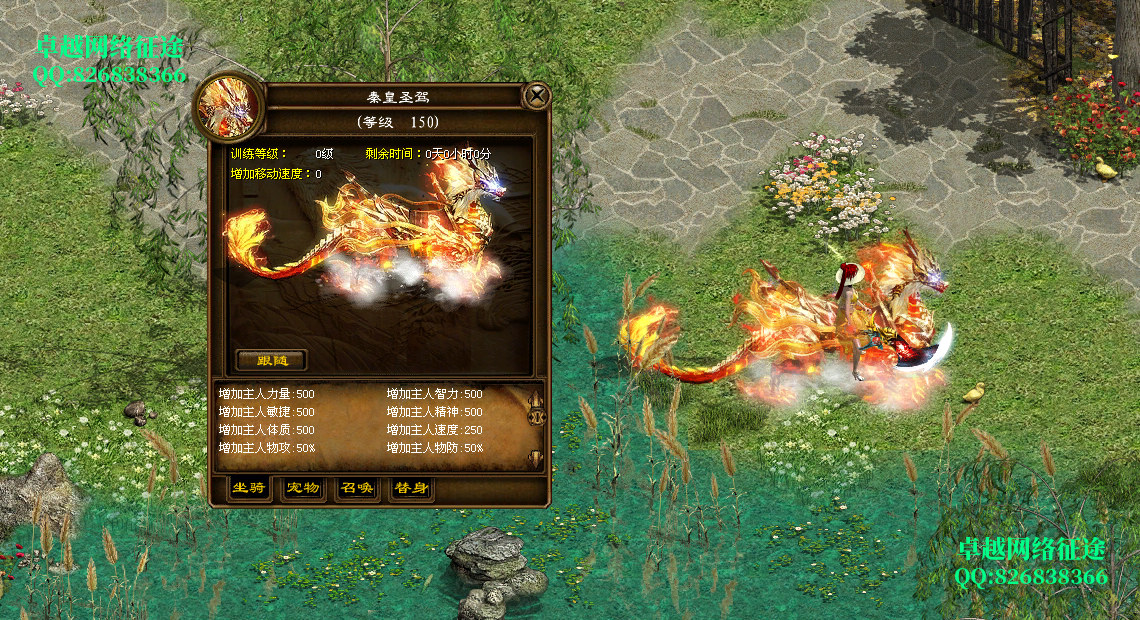This screenshot has width=1140, height=620.
Task: Close the 秦皇圣驾 mount panel
Action: [537, 96]
